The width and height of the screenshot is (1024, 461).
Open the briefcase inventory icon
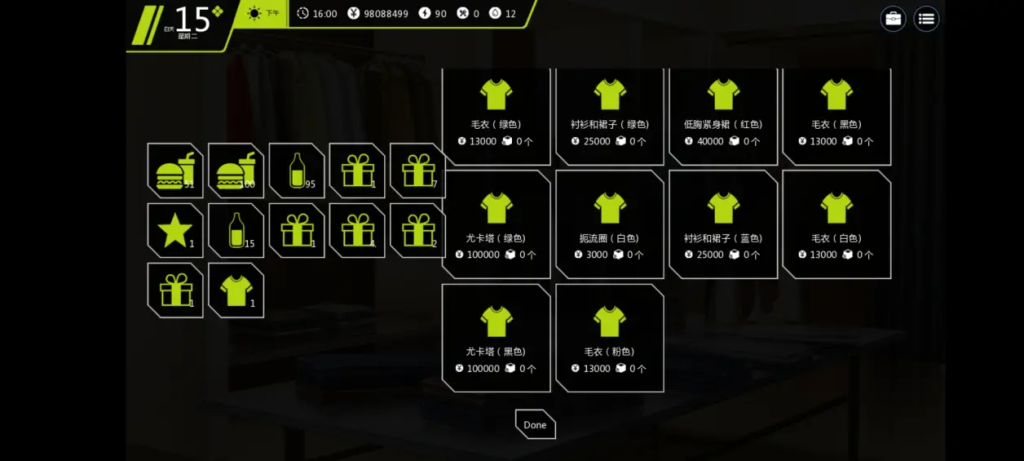(893, 18)
